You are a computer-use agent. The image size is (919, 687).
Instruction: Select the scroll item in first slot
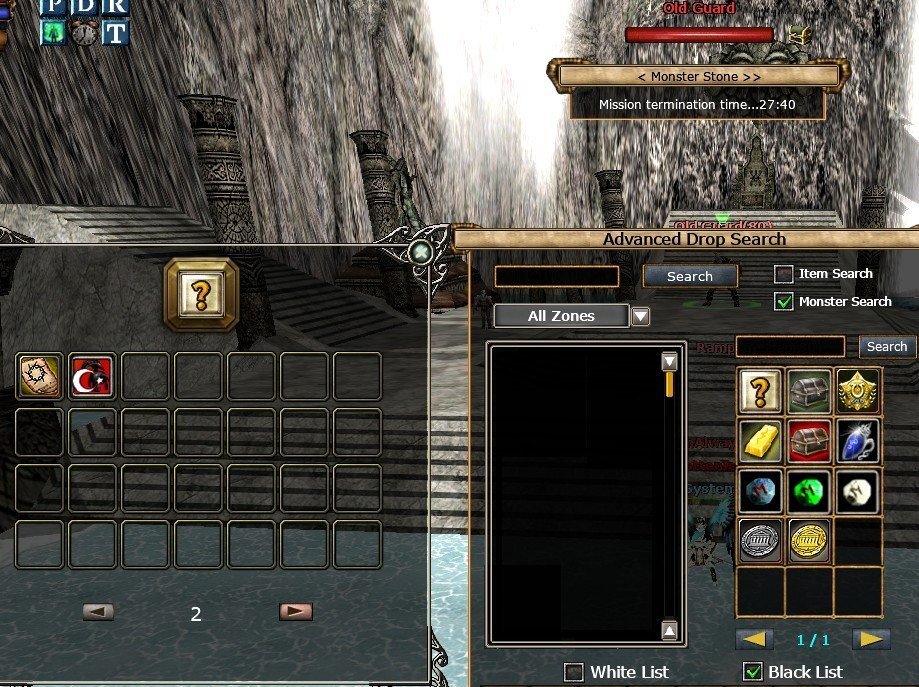(40, 377)
